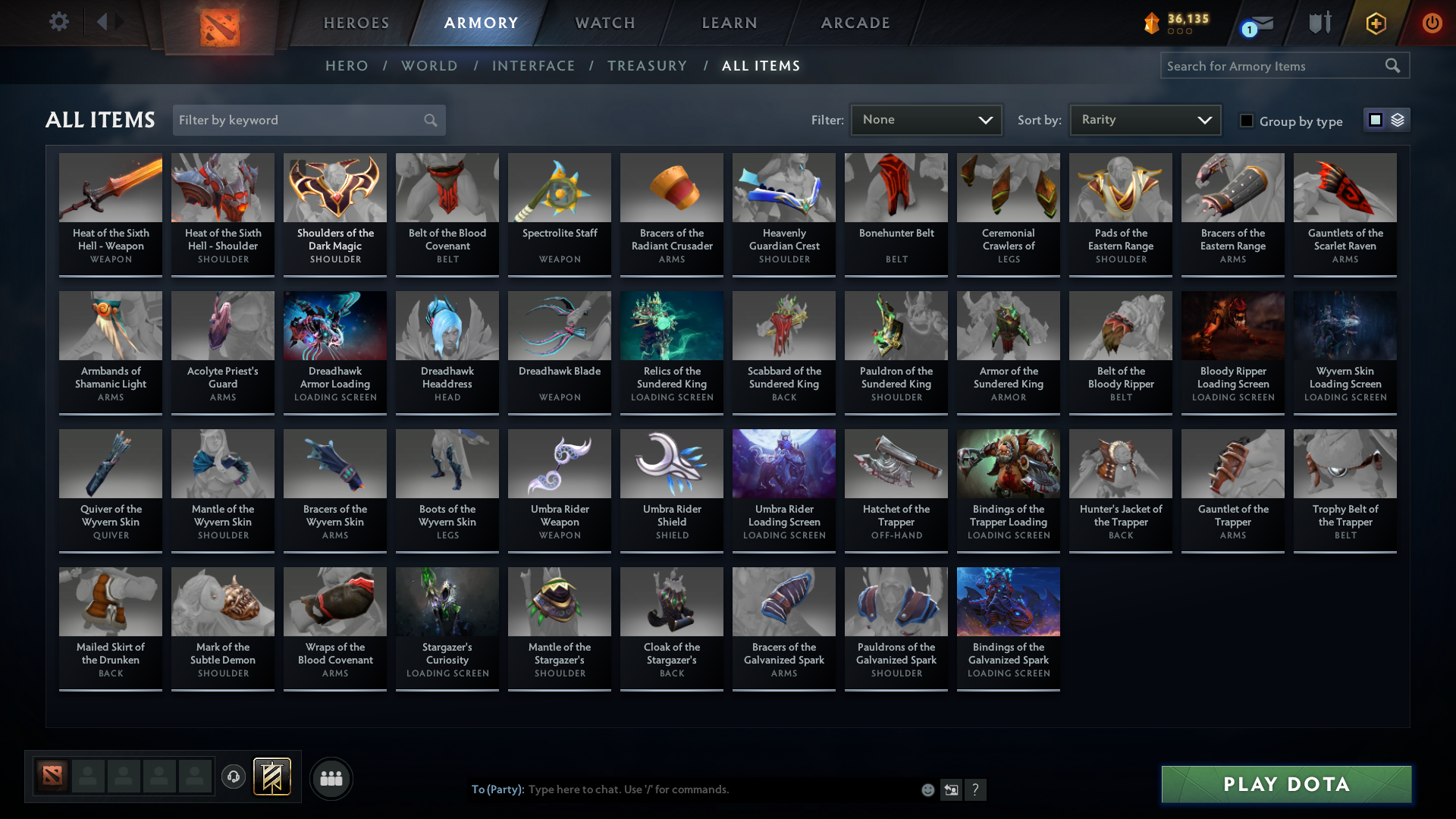This screenshot has width=1456, height=819.
Task: Click the power/logout icon
Action: (1432, 23)
